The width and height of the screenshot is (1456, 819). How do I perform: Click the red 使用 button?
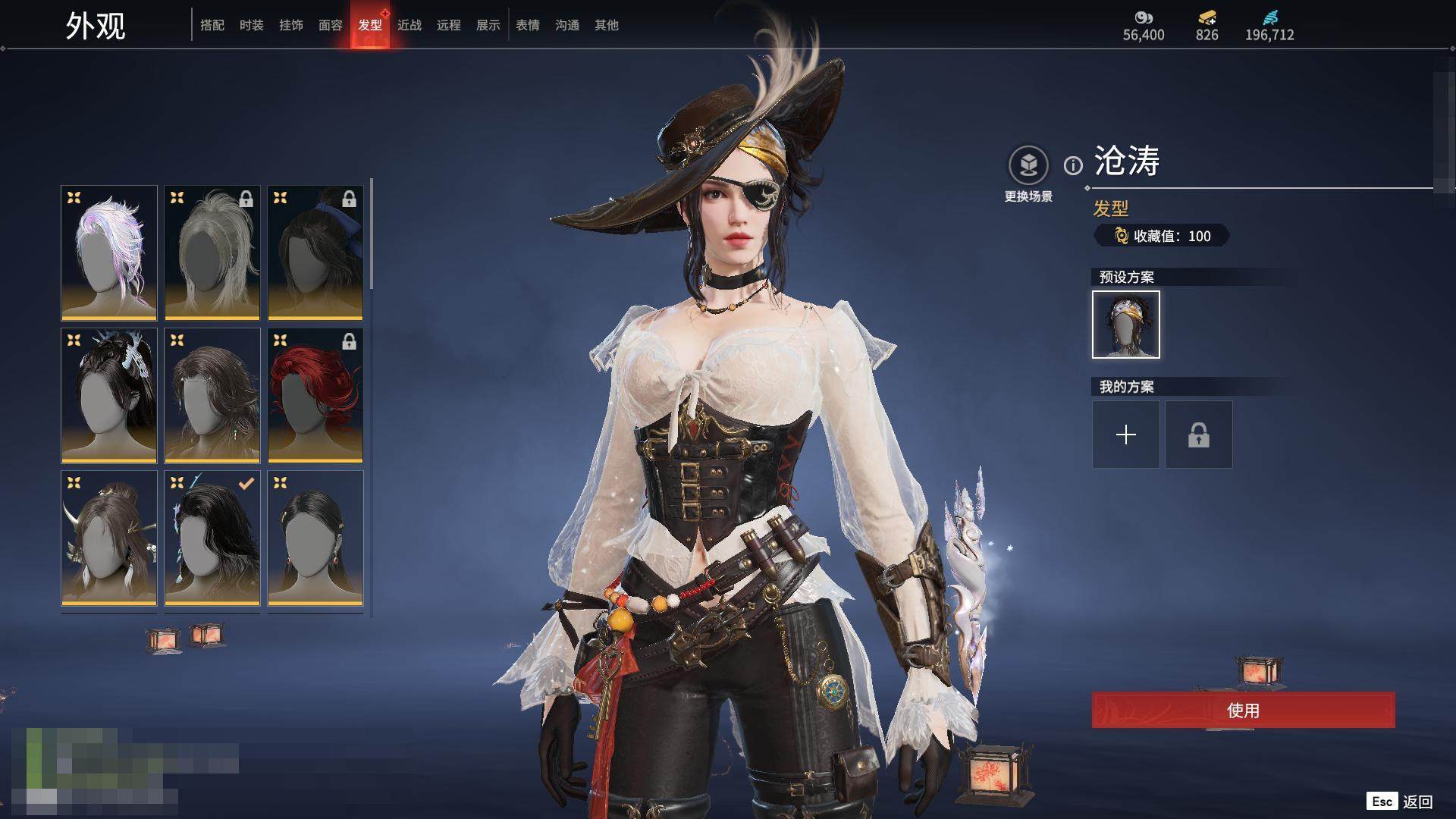point(1243,710)
